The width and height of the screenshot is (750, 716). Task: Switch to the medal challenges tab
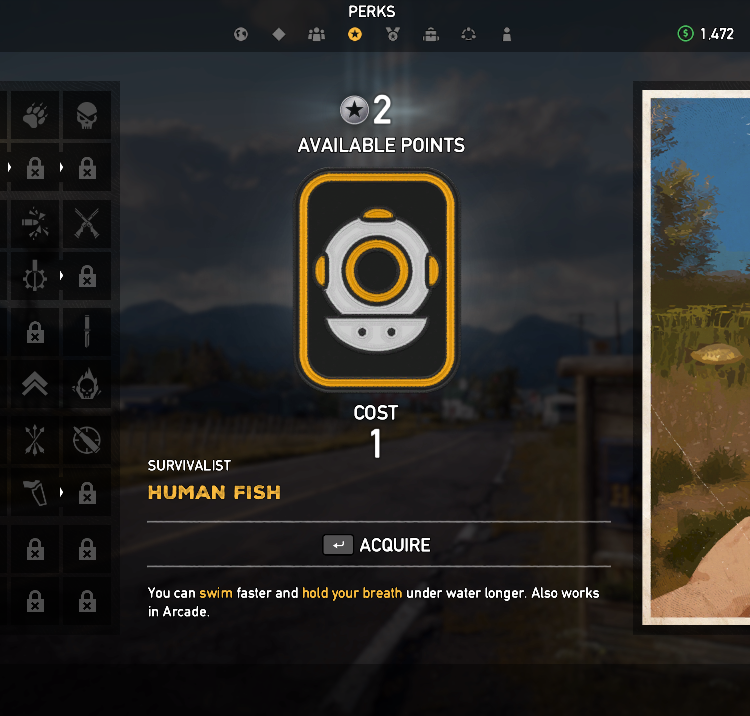[x=393, y=35]
